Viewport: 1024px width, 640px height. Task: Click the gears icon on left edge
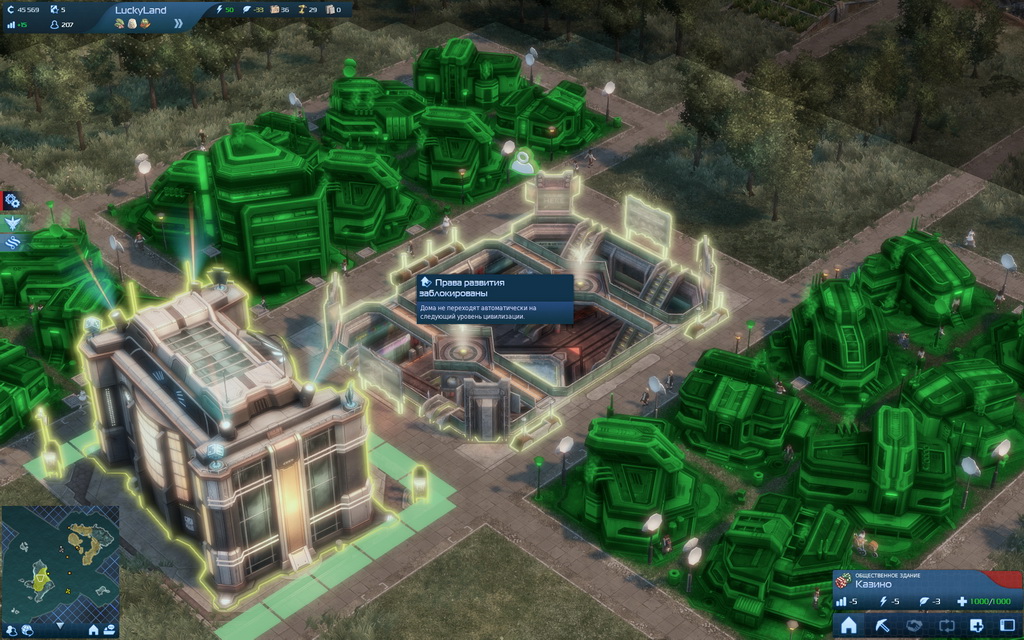12,201
